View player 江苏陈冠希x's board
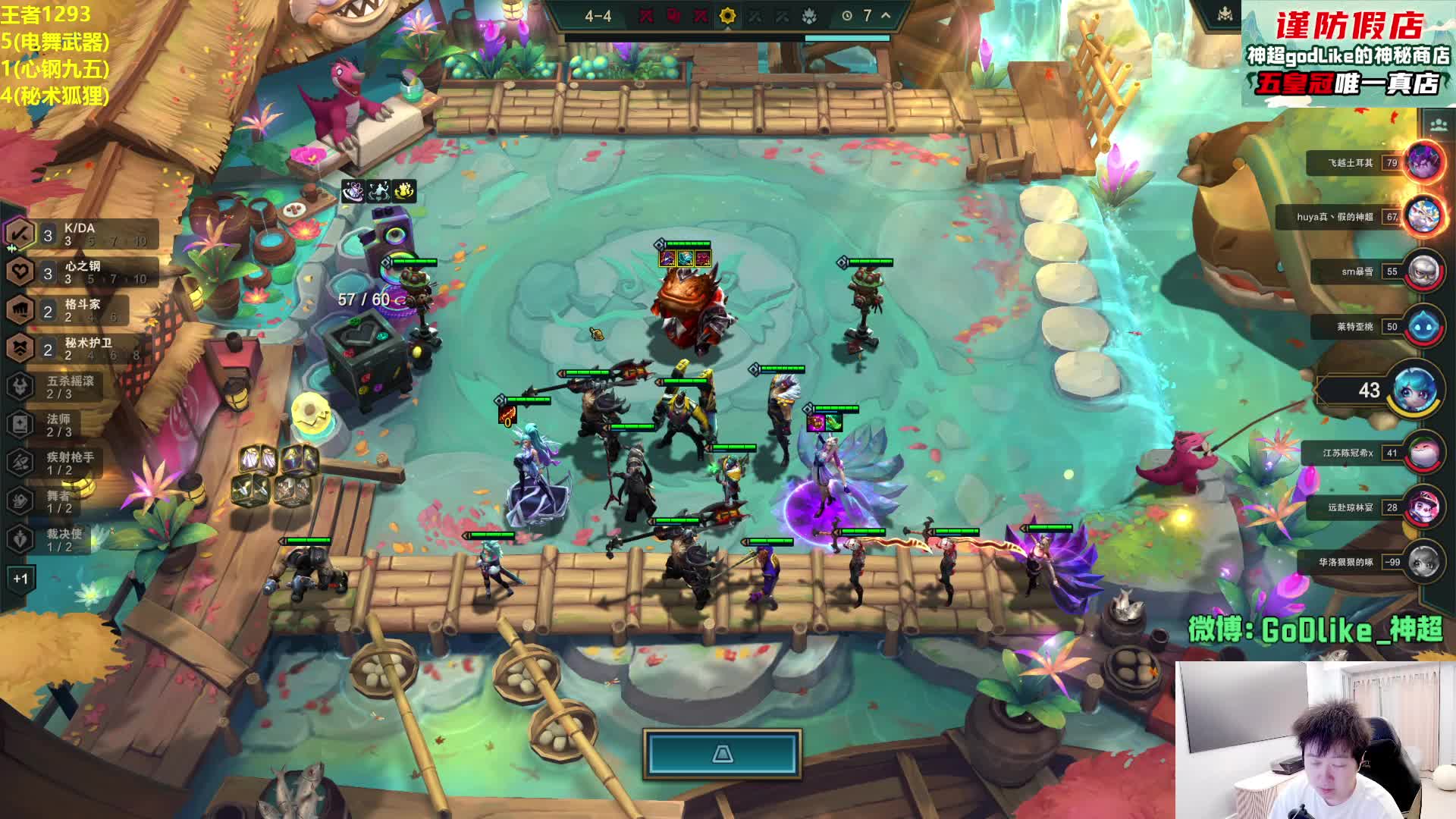This screenshot has height=819, width=1456. (x=1423, y=453)
